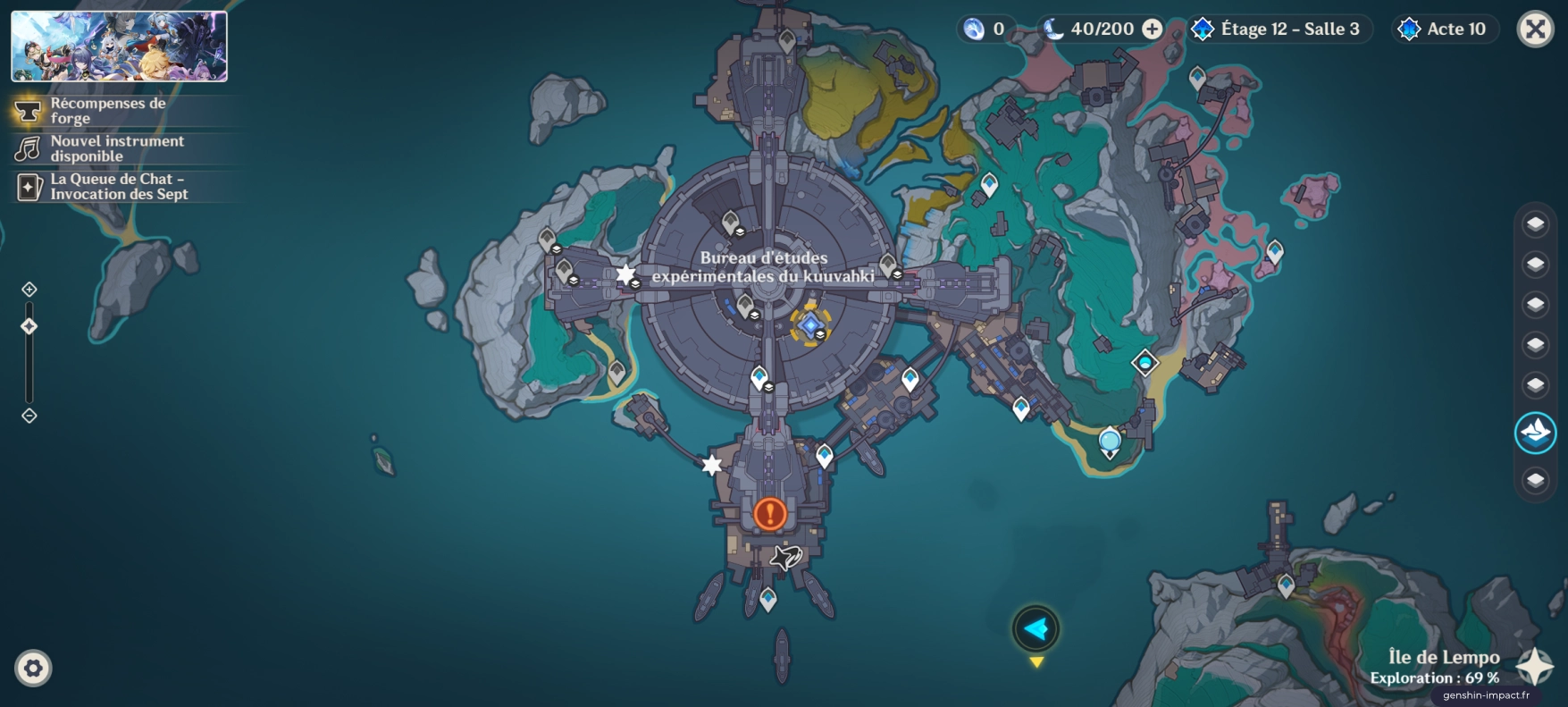1568x707 pixels.
Task: Click the blue player location arrow
Action: coord(1036,629)
